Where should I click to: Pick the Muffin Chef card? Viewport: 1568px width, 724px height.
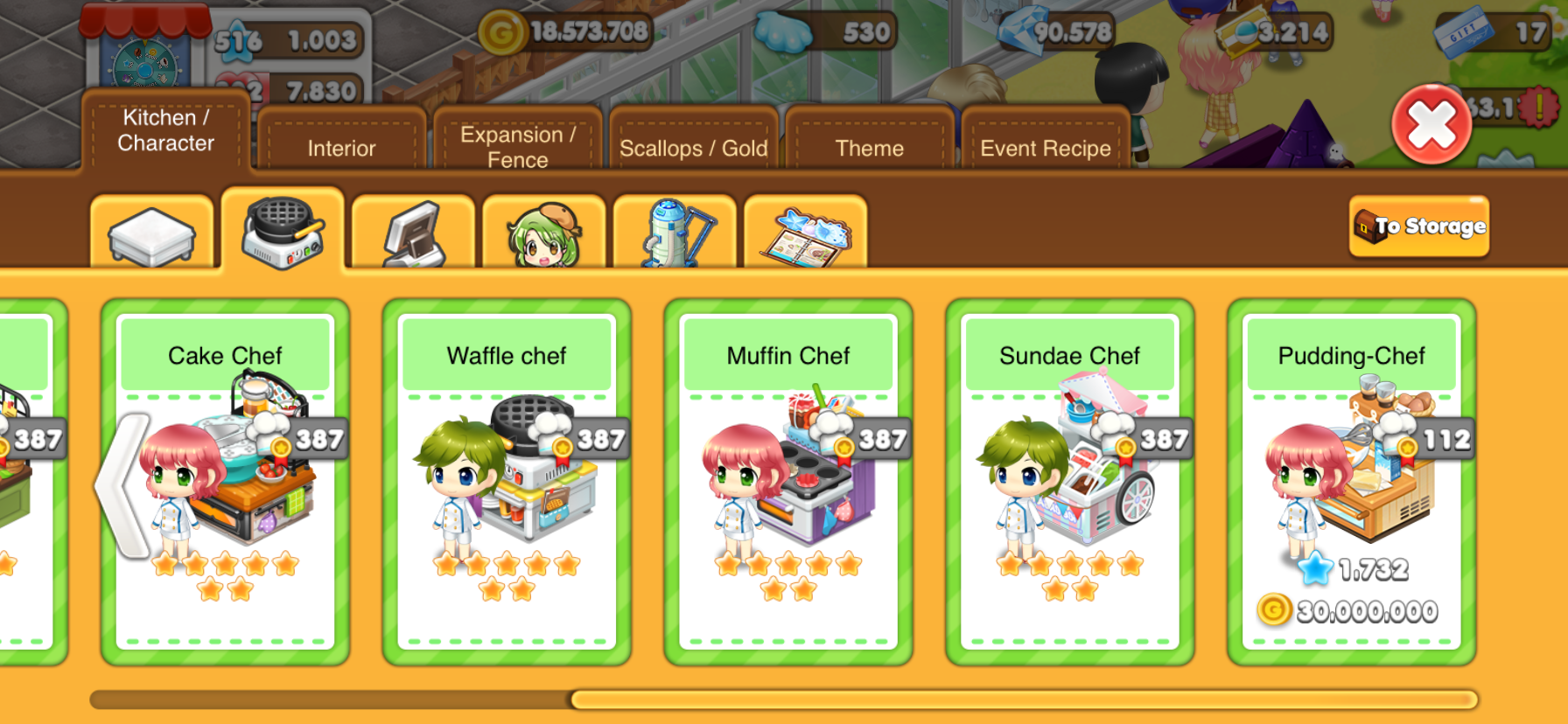tap(788, 481)
